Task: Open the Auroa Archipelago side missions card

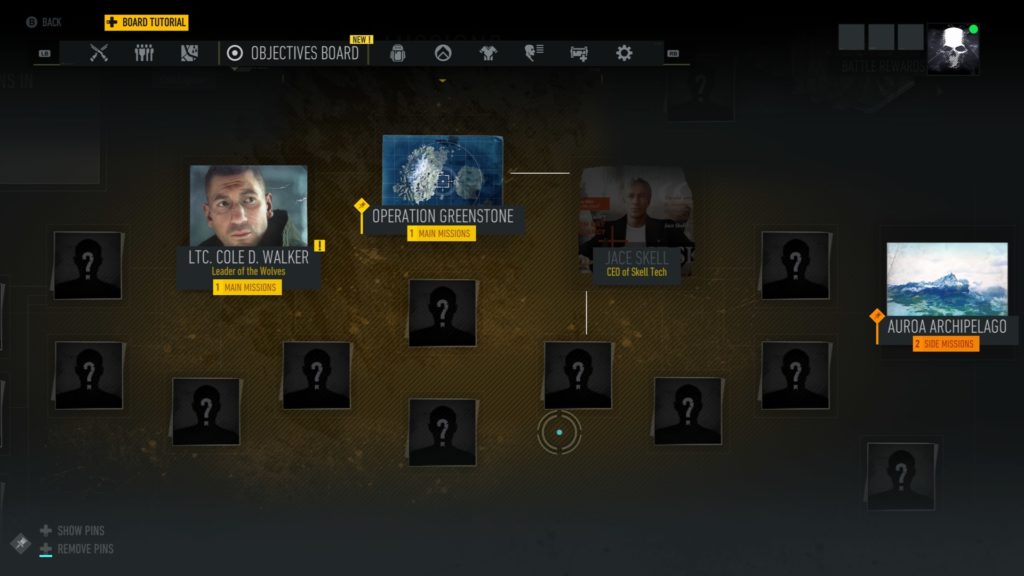Action: pos(946,295)
